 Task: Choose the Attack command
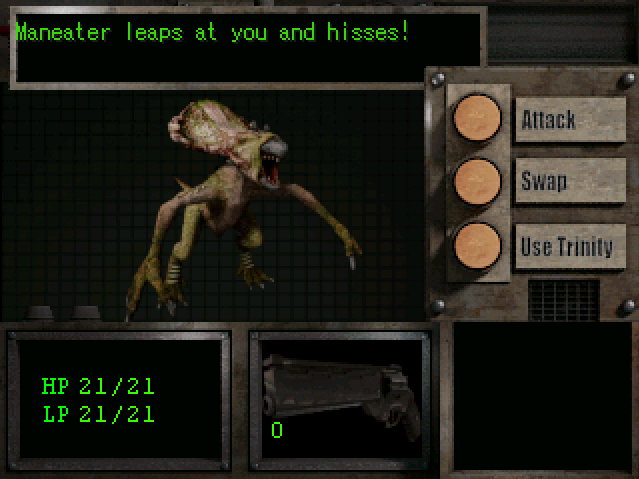[569, 120]
